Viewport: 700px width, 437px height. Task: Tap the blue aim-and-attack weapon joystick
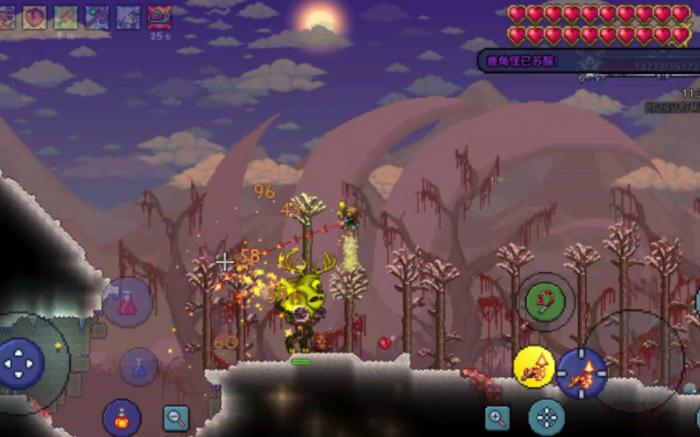(582, 372)
